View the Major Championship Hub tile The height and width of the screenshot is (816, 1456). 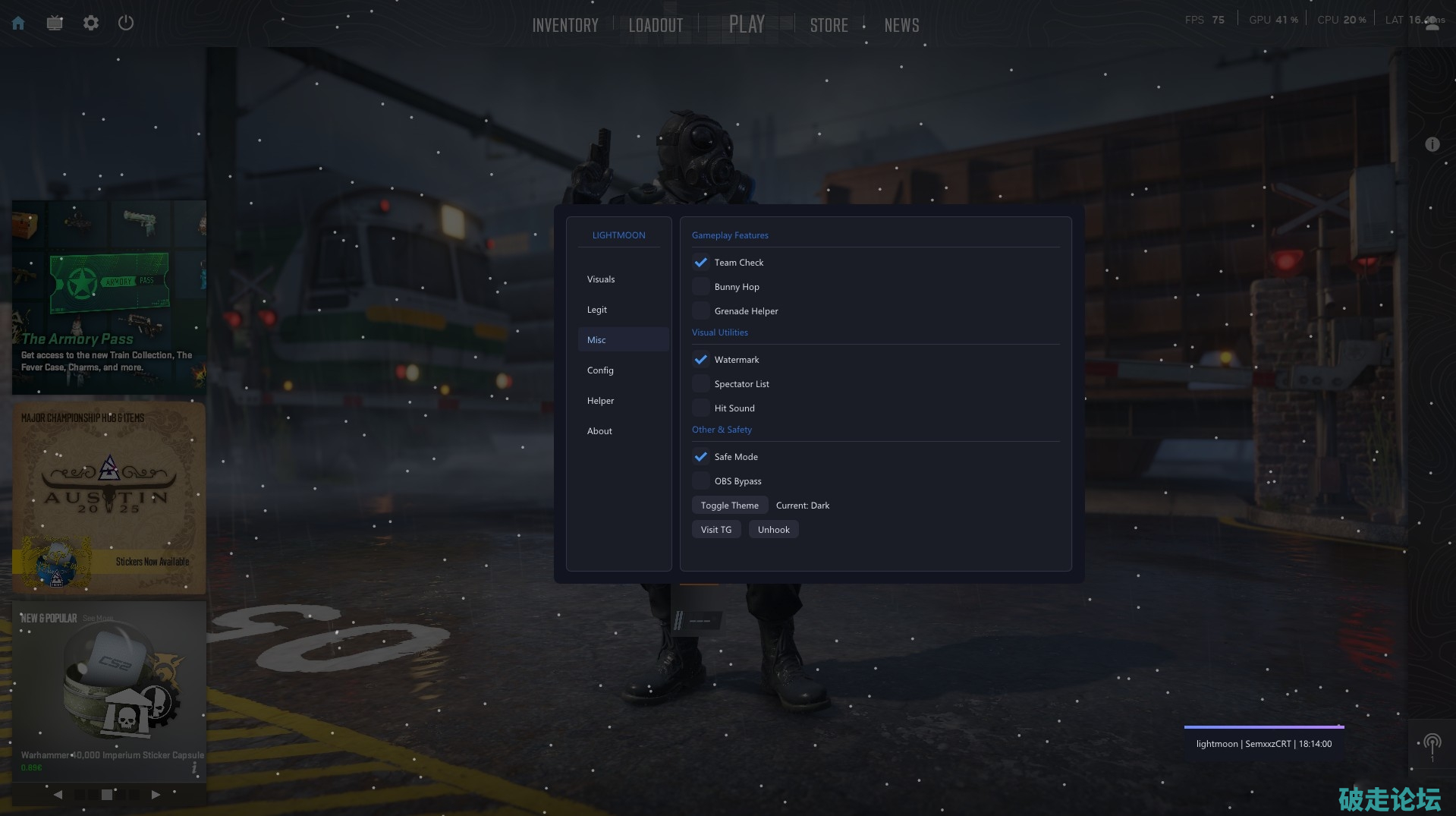tap(109, 497)
